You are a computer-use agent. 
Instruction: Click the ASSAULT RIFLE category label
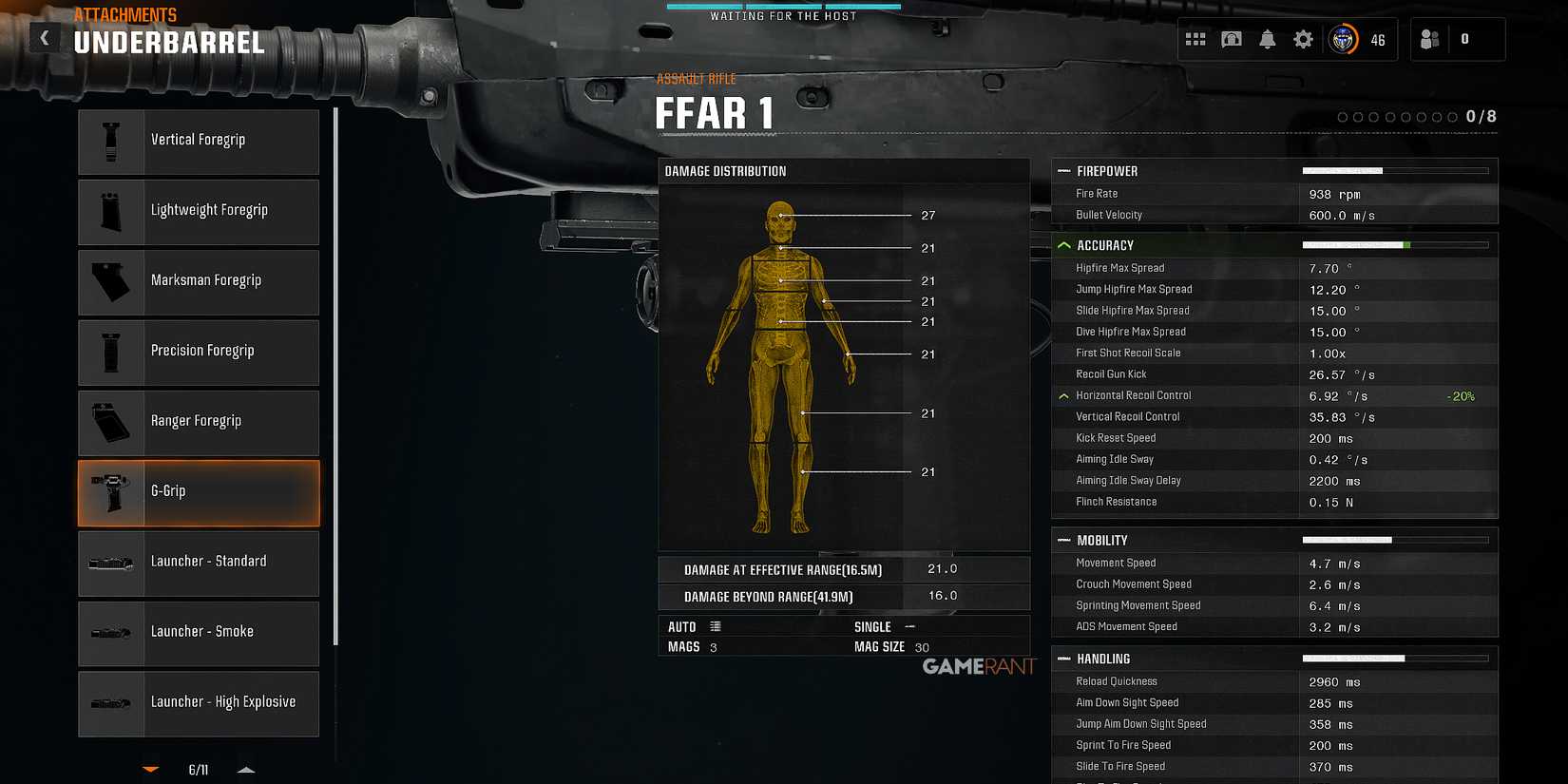[696, 78]
